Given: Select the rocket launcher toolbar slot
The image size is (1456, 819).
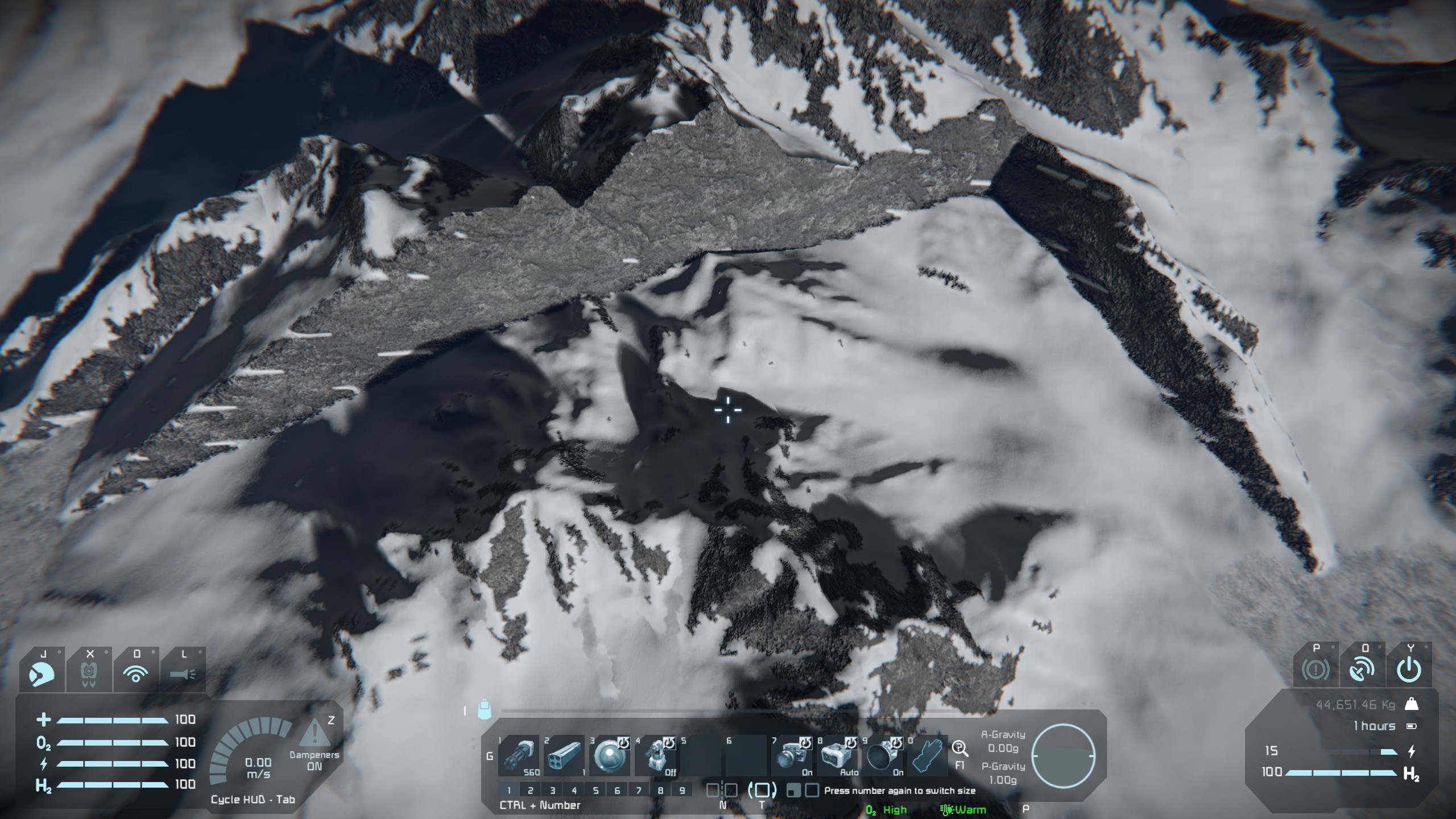Looking at the screenshot, I should click(564, 755).
